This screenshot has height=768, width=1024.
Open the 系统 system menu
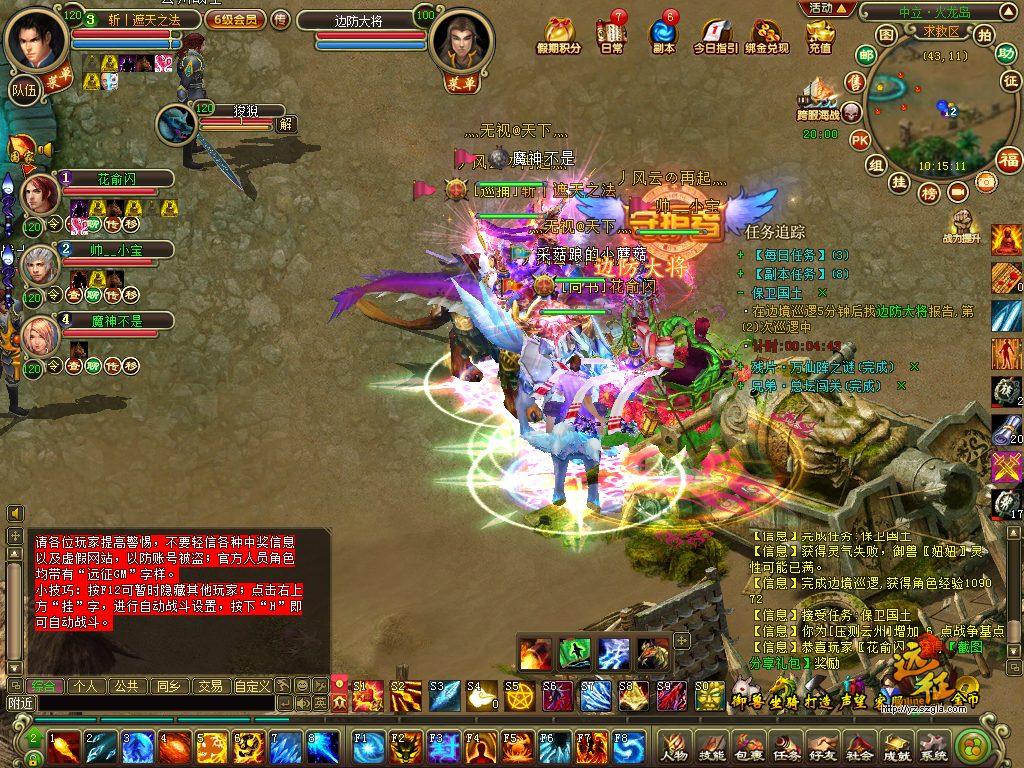pyautogui.click(x=932, y=746)
